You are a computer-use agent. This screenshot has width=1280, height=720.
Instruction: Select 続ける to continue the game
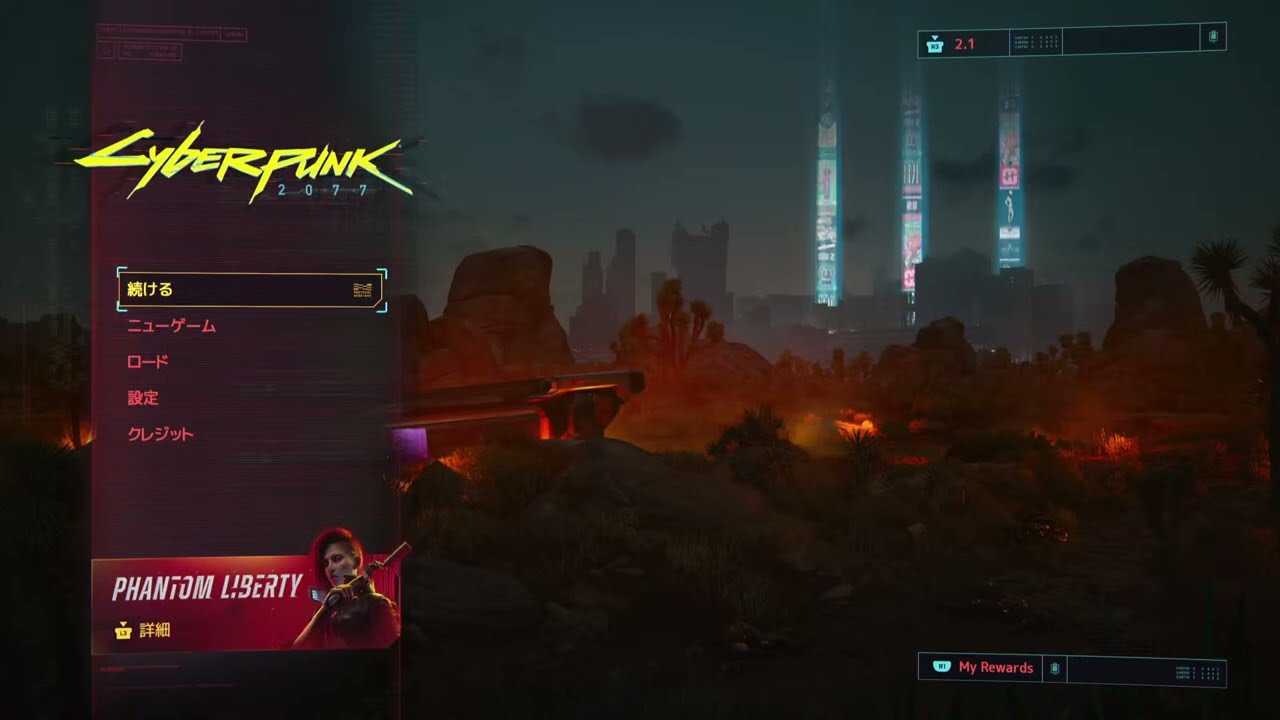tap(250, 290)
